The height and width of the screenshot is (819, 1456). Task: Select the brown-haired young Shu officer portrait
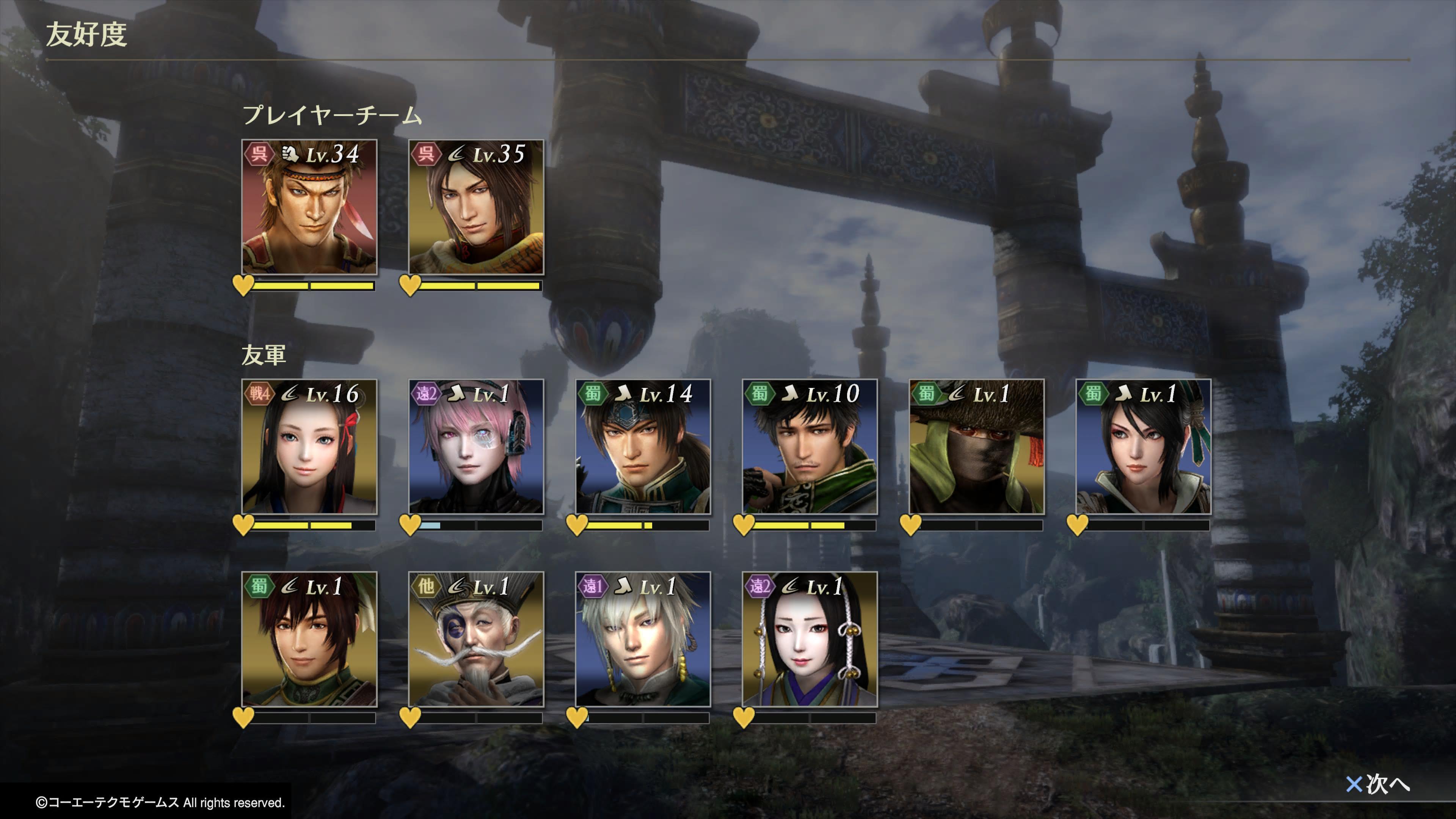click(x=309, y=639)
